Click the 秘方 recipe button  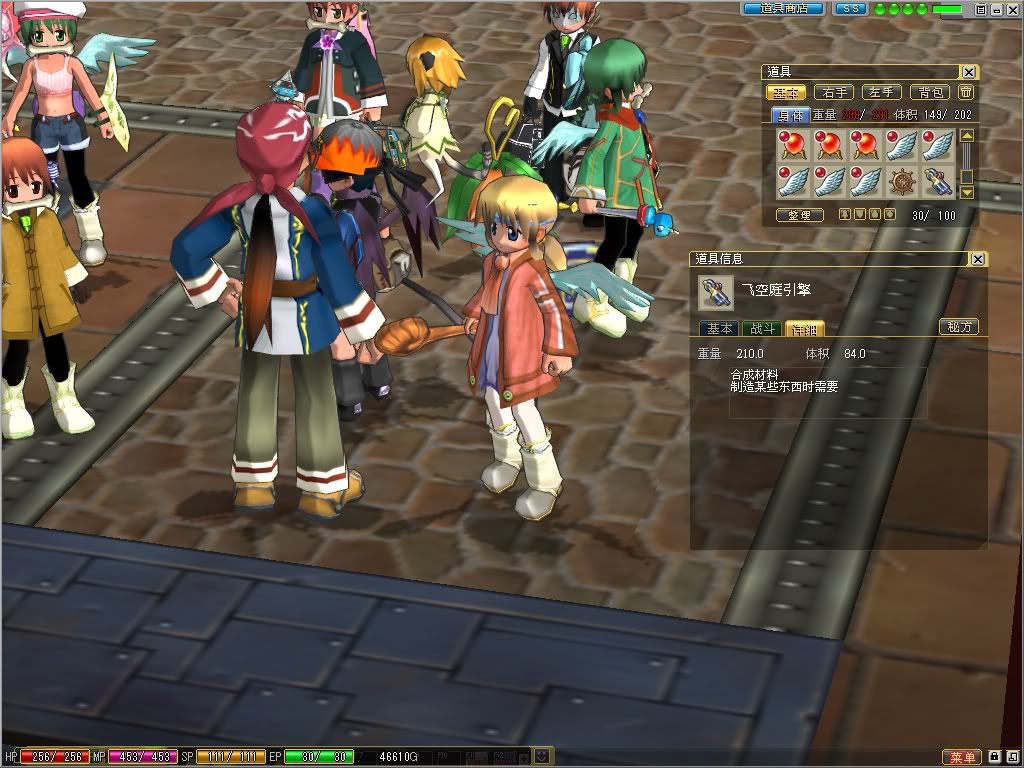[958, 327]
